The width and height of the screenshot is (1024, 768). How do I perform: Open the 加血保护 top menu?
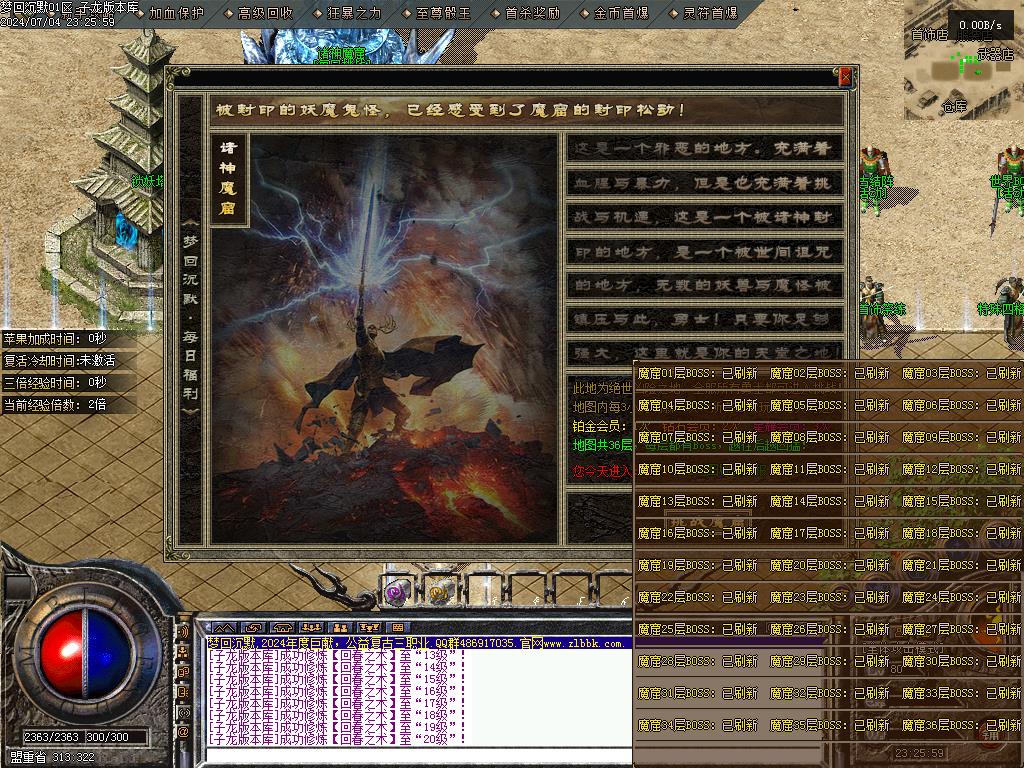176,13
